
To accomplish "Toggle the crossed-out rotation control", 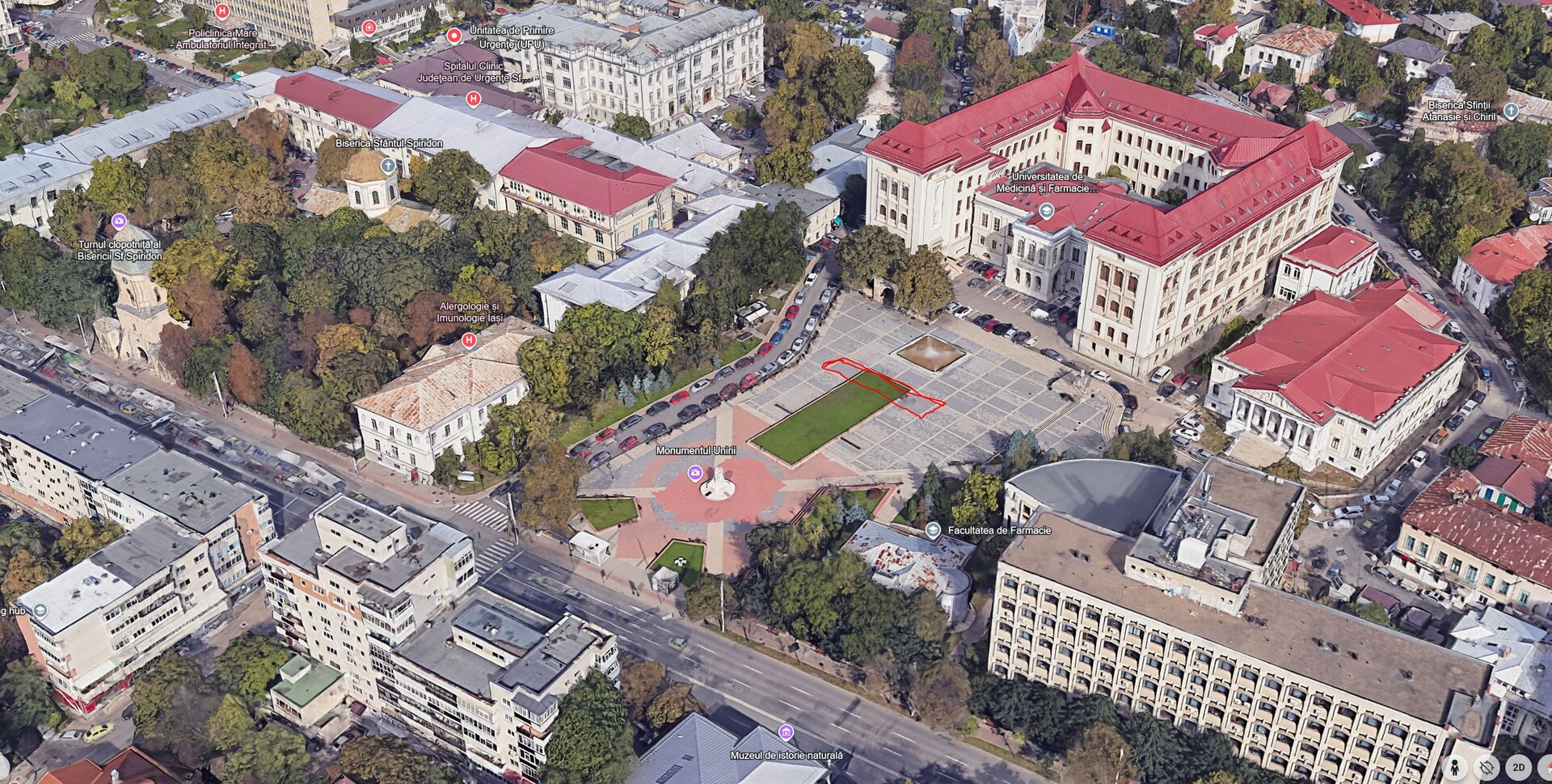I will click(x=1487, y=767).
